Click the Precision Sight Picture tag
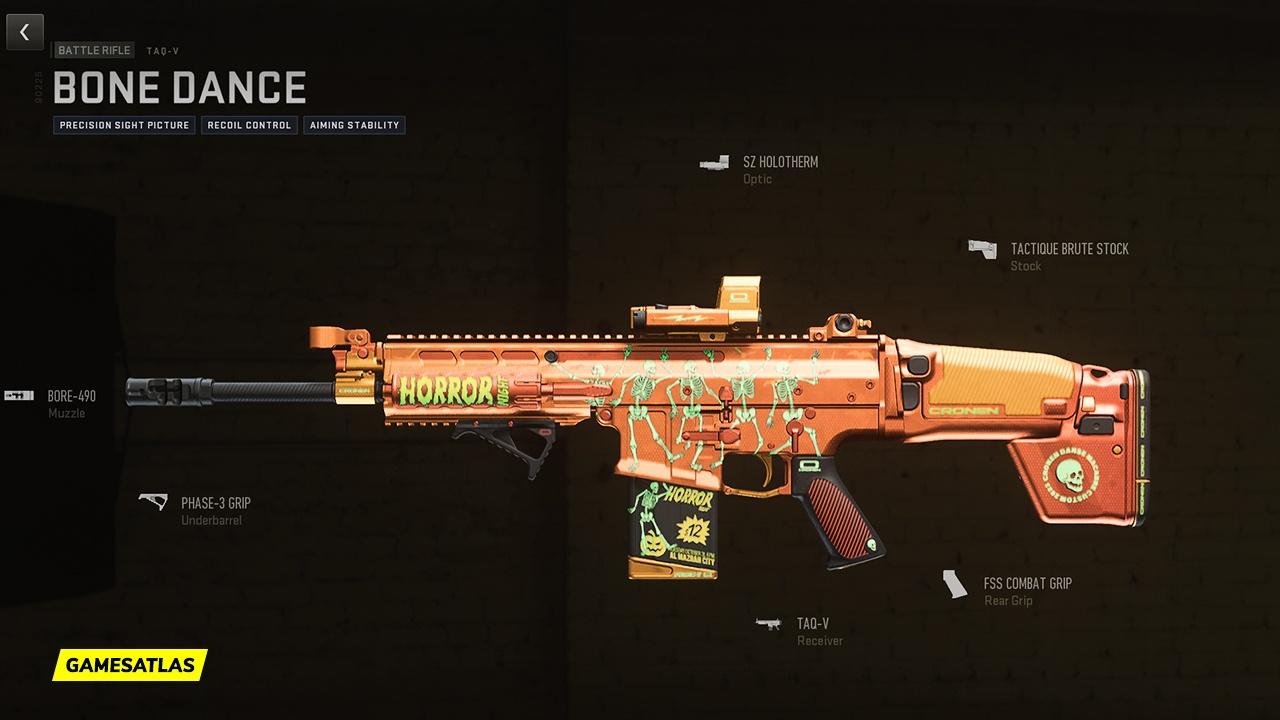Image resolution: width=1280 pixels, height=720 pixels. pyautogui.click(x=124, y=125)
